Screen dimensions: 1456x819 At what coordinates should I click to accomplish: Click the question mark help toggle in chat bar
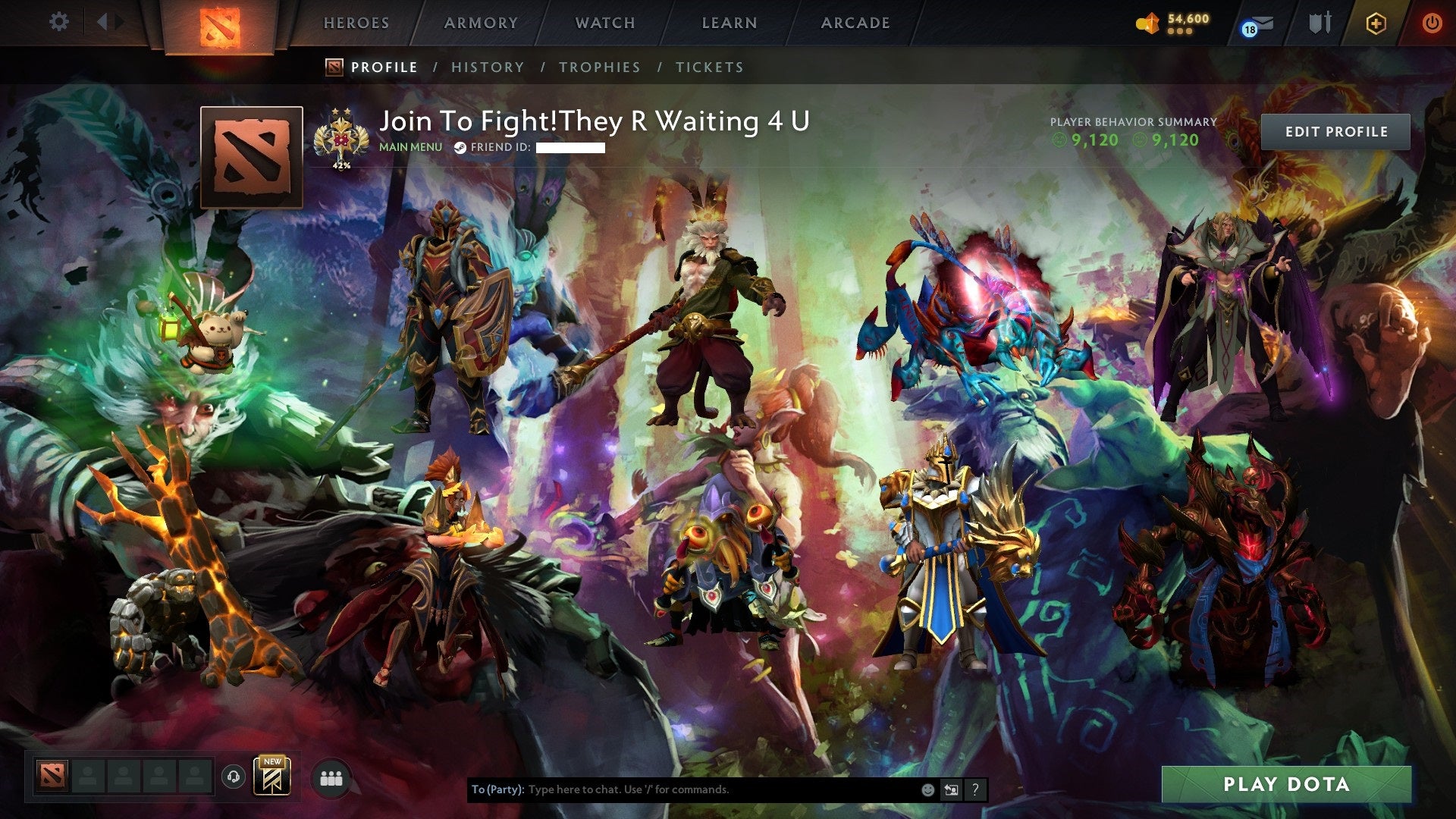974,789
